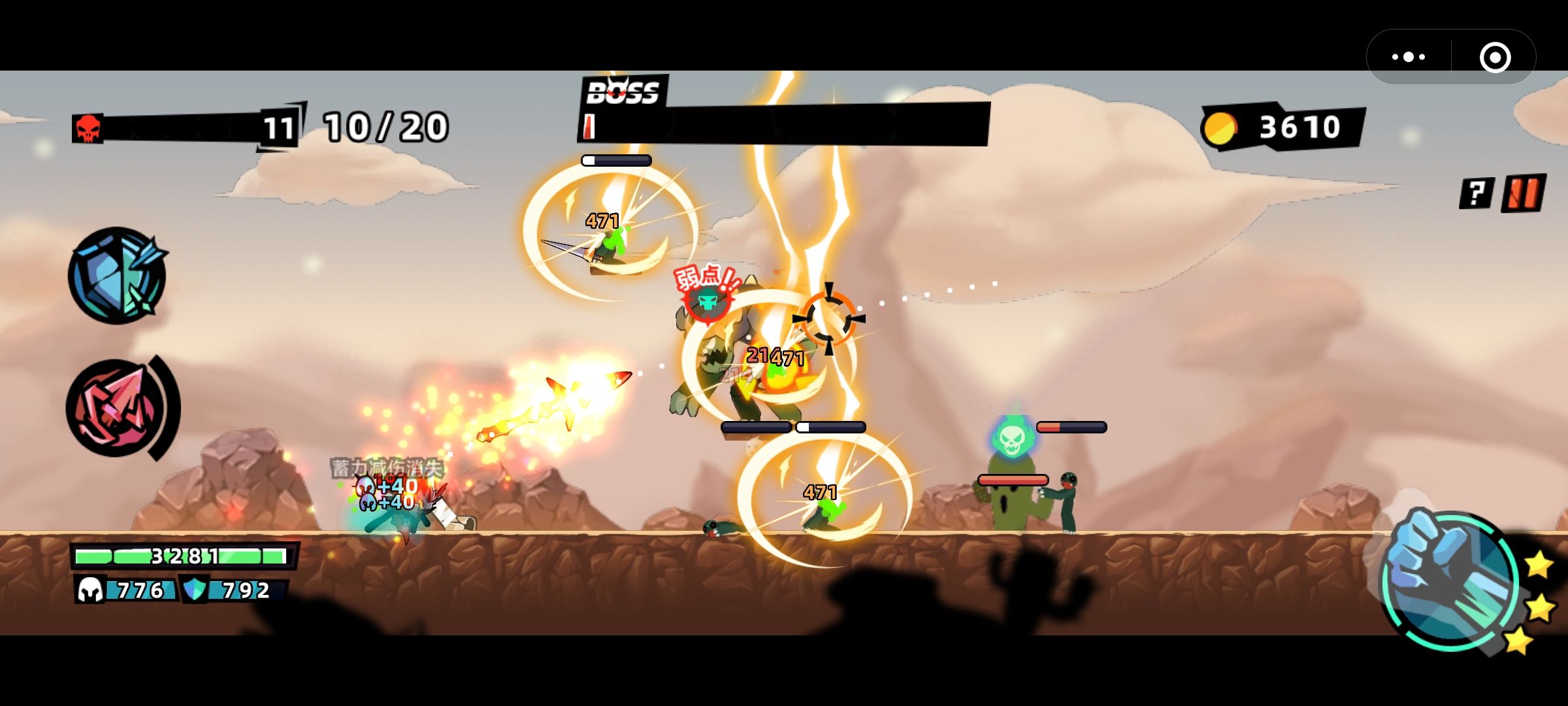
Task: Trigger the blue fist attack button
Action: pos(1450,579)
